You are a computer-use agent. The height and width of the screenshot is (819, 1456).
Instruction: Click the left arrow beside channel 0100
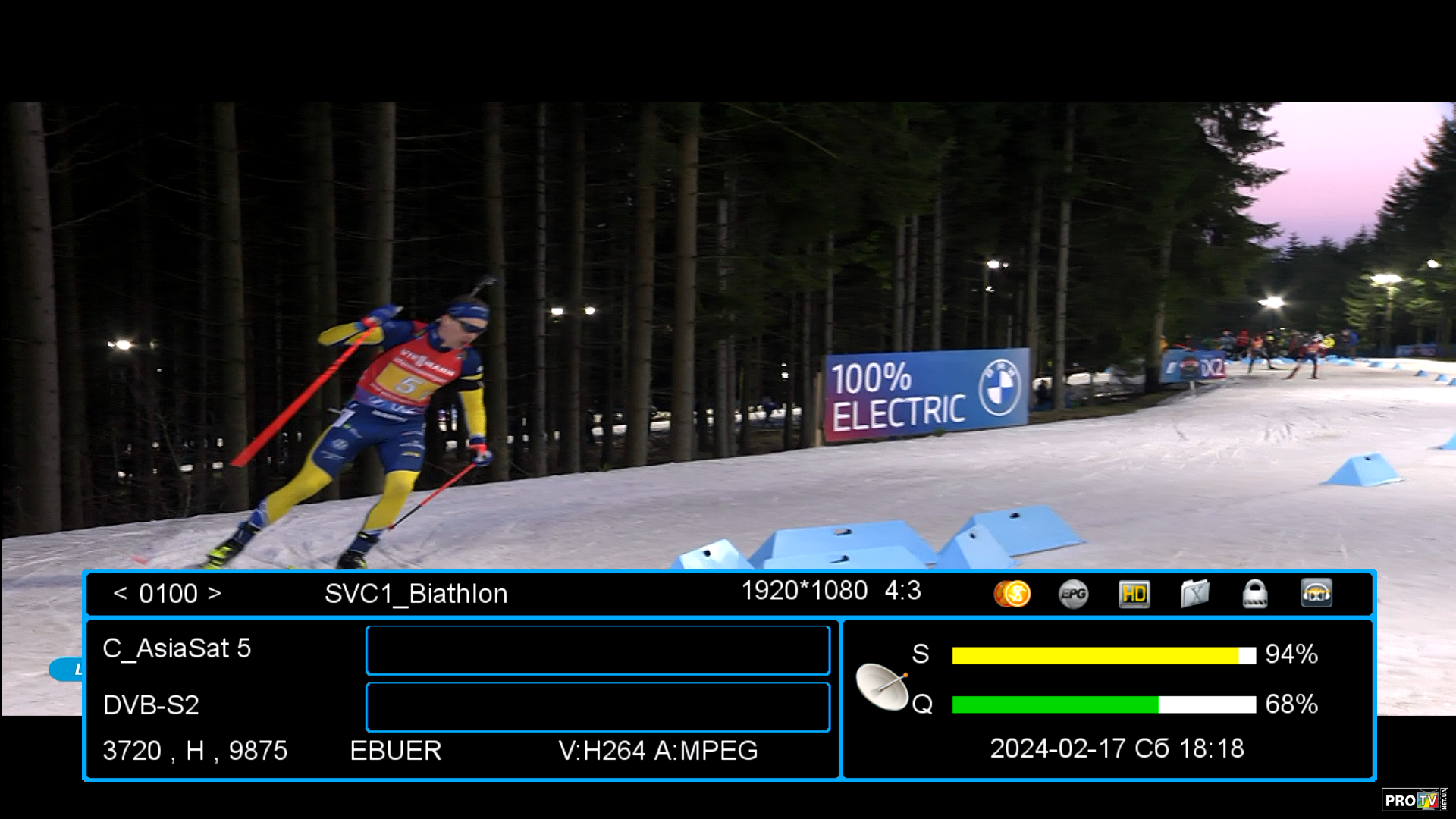pyautogui.click(x=120, y=593)
